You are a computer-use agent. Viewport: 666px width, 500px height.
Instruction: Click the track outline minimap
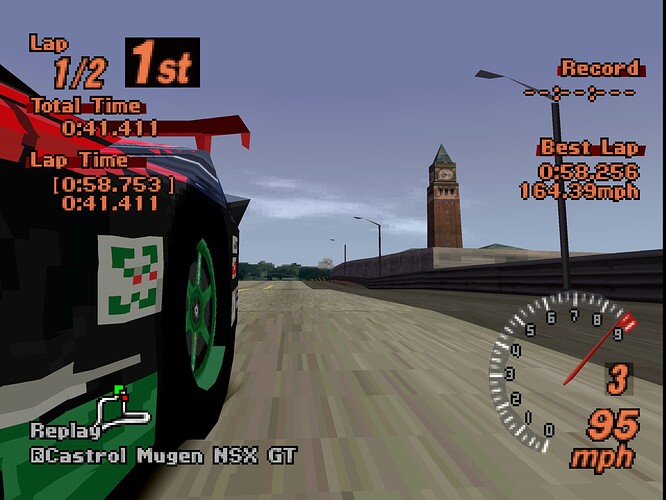tap(123, 407)
